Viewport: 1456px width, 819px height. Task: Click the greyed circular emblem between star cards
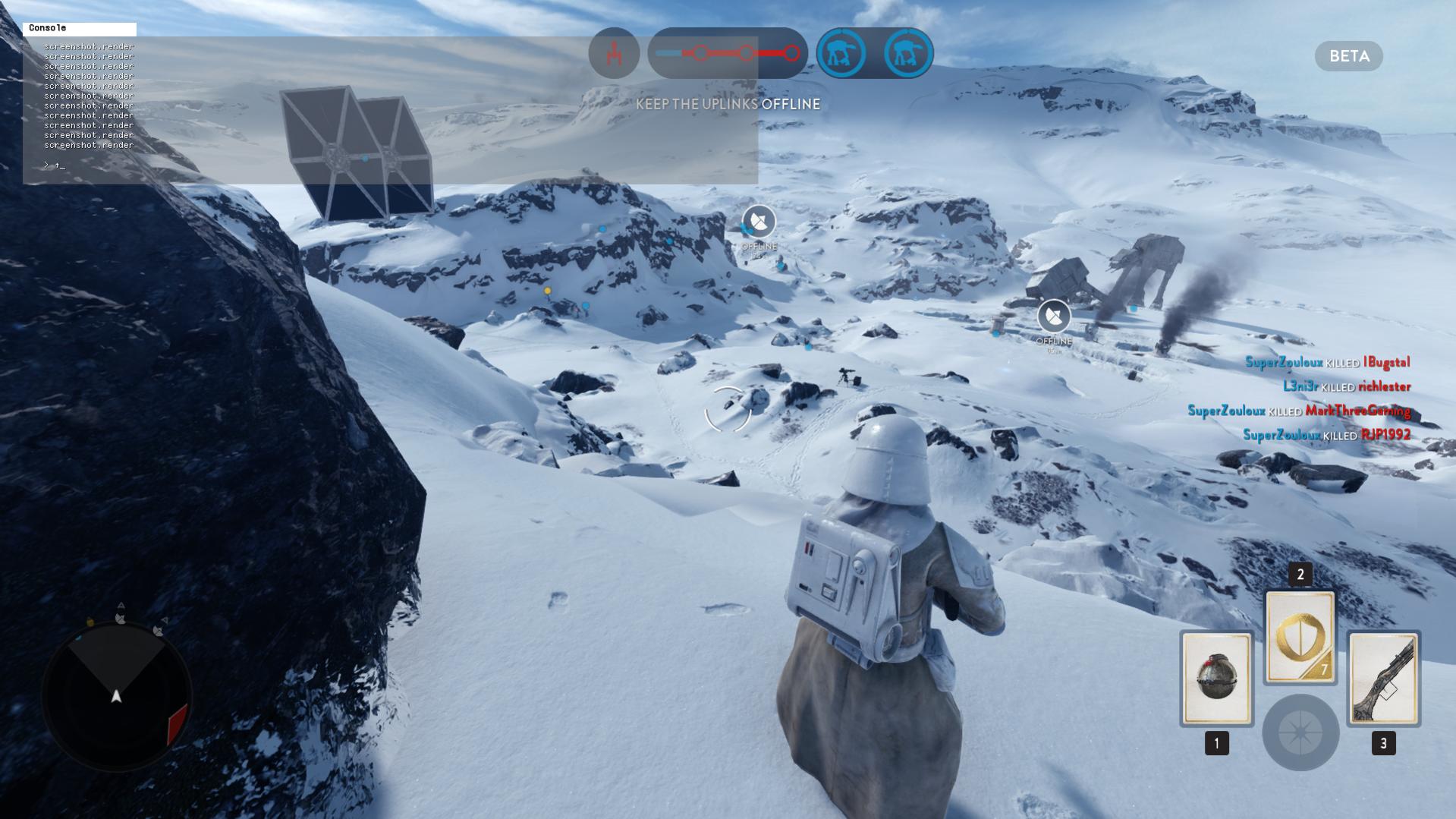[x=1300, y=732]
